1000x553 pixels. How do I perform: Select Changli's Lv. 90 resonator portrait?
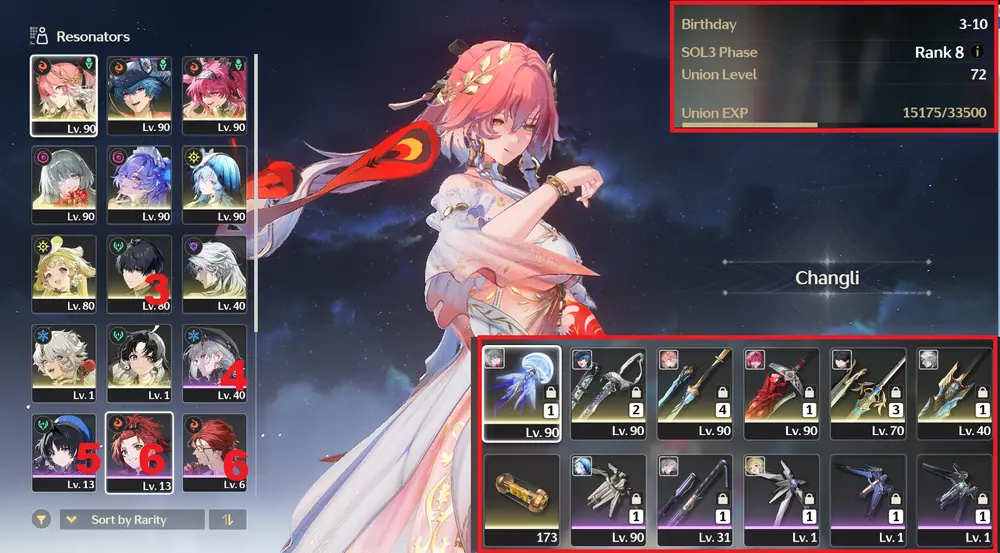click(64, 94)
